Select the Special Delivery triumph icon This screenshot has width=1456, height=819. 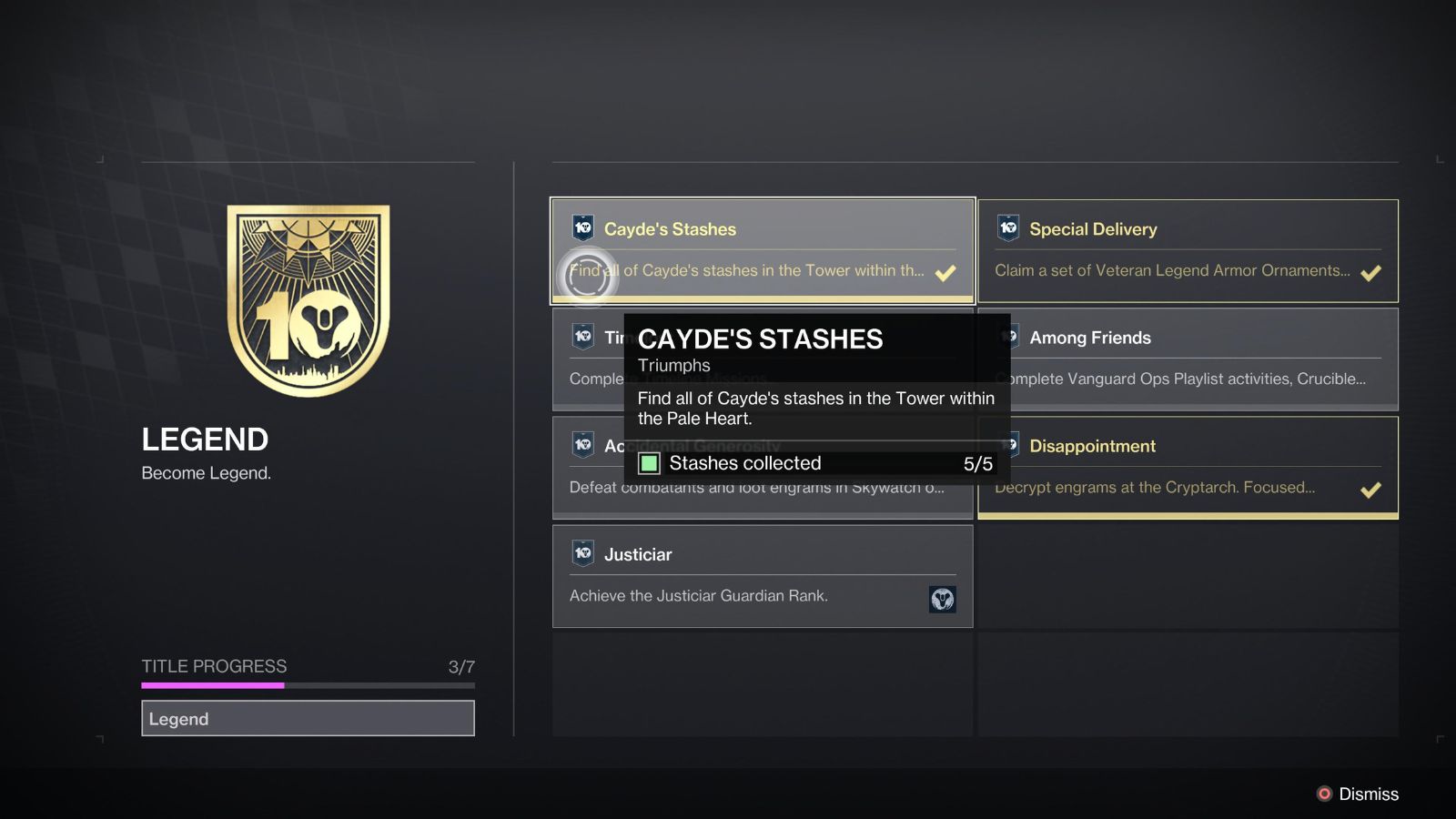pos(1006,228)
